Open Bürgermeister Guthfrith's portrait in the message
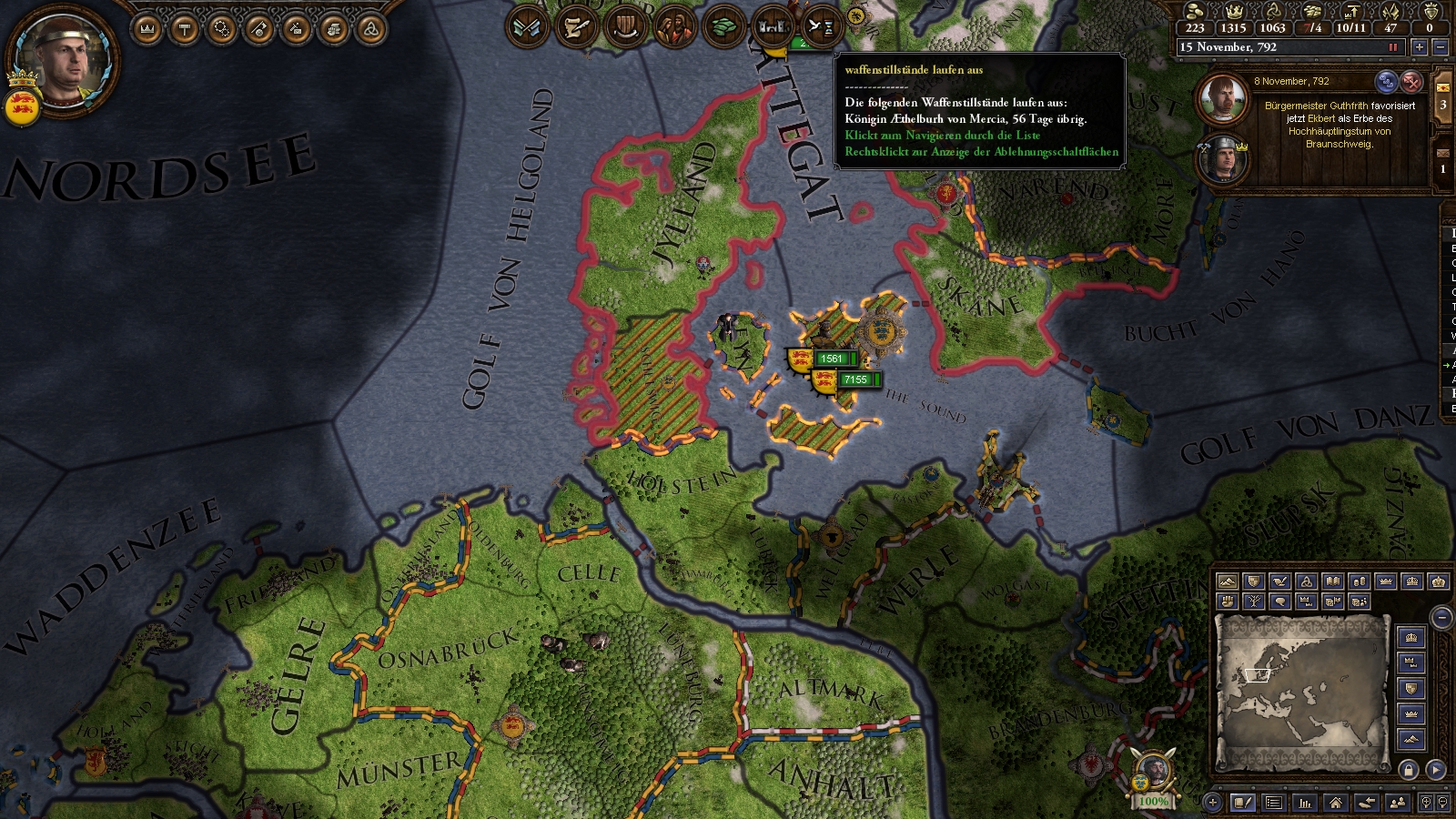This screenshot has width=1456, height=819. 1221,98
